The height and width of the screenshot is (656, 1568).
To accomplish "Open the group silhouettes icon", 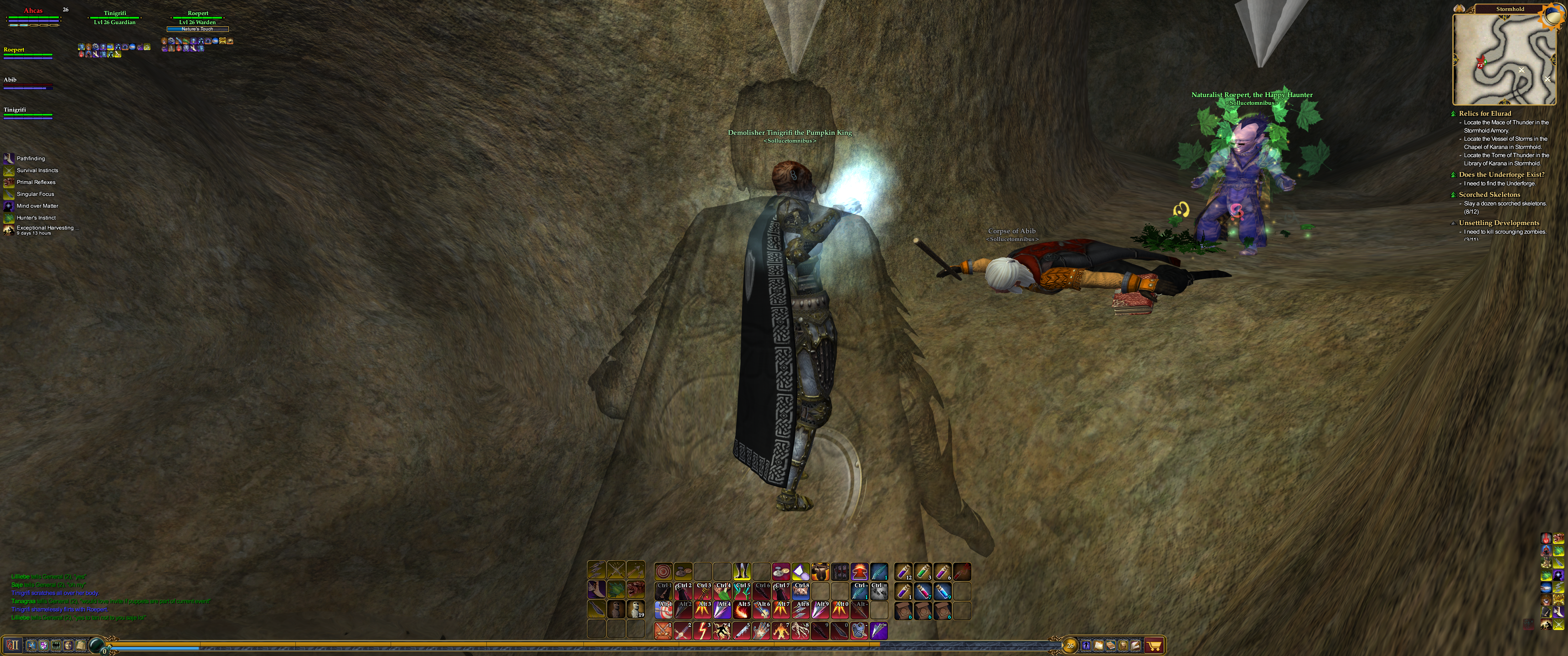I will point(56,645).
